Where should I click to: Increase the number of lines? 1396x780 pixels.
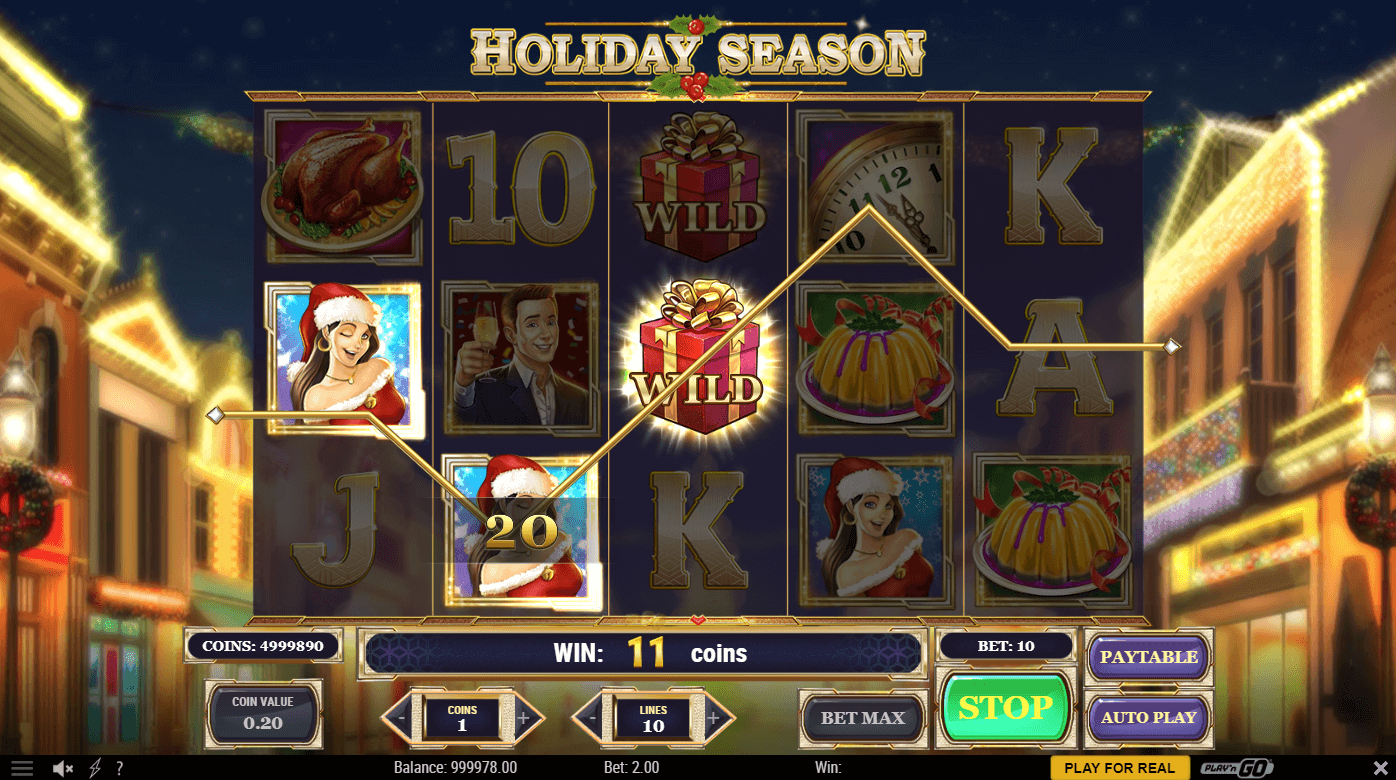tap(713, 717)
